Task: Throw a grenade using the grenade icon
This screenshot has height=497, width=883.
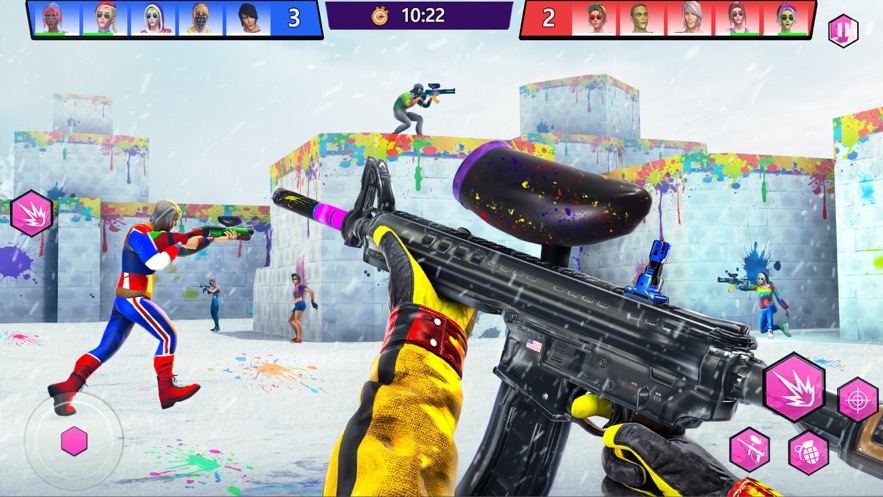Action: coord(808,452)
